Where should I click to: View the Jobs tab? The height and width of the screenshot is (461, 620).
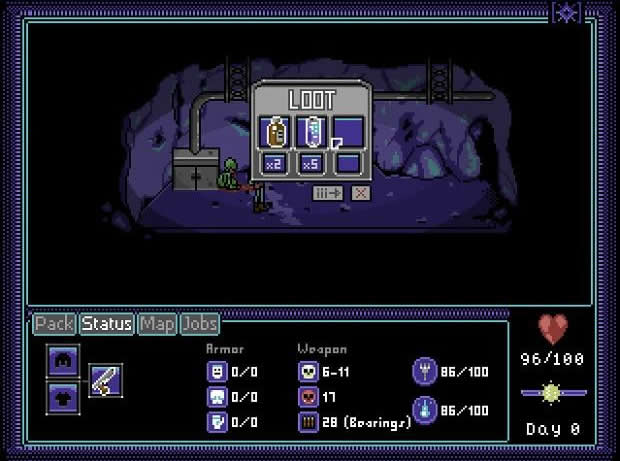(200, 324)
